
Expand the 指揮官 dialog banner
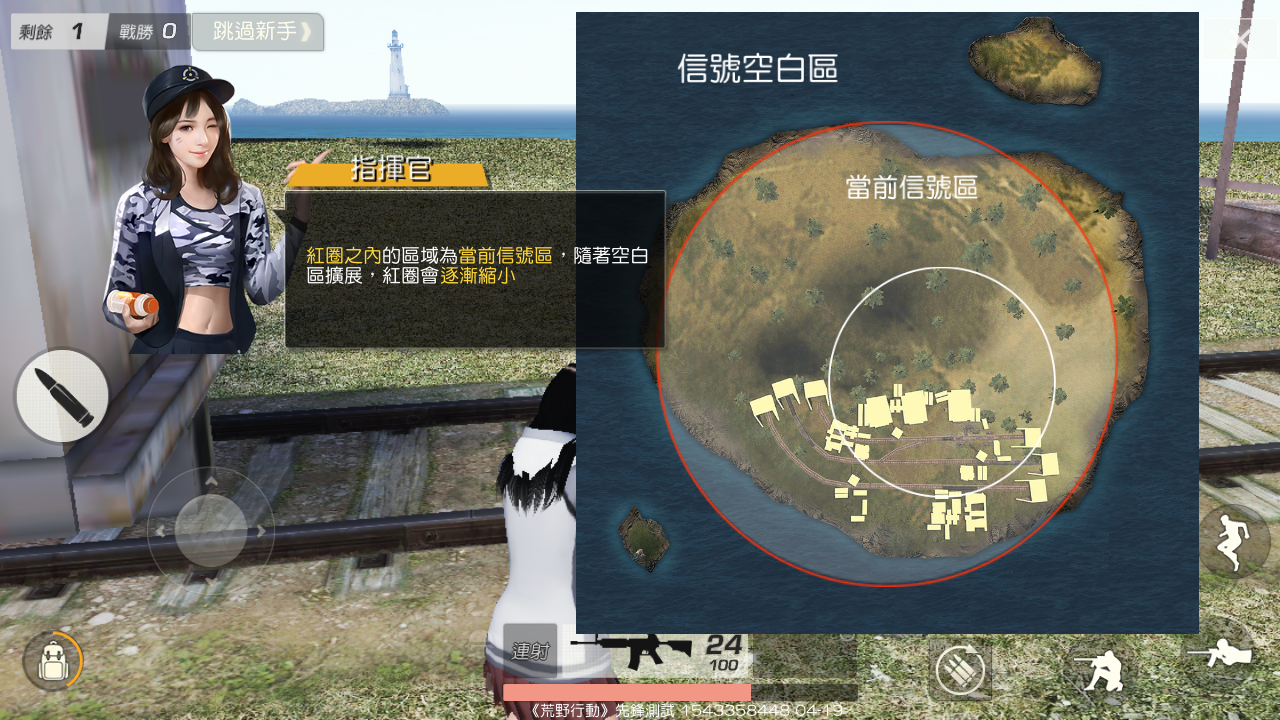click(388, 169)
